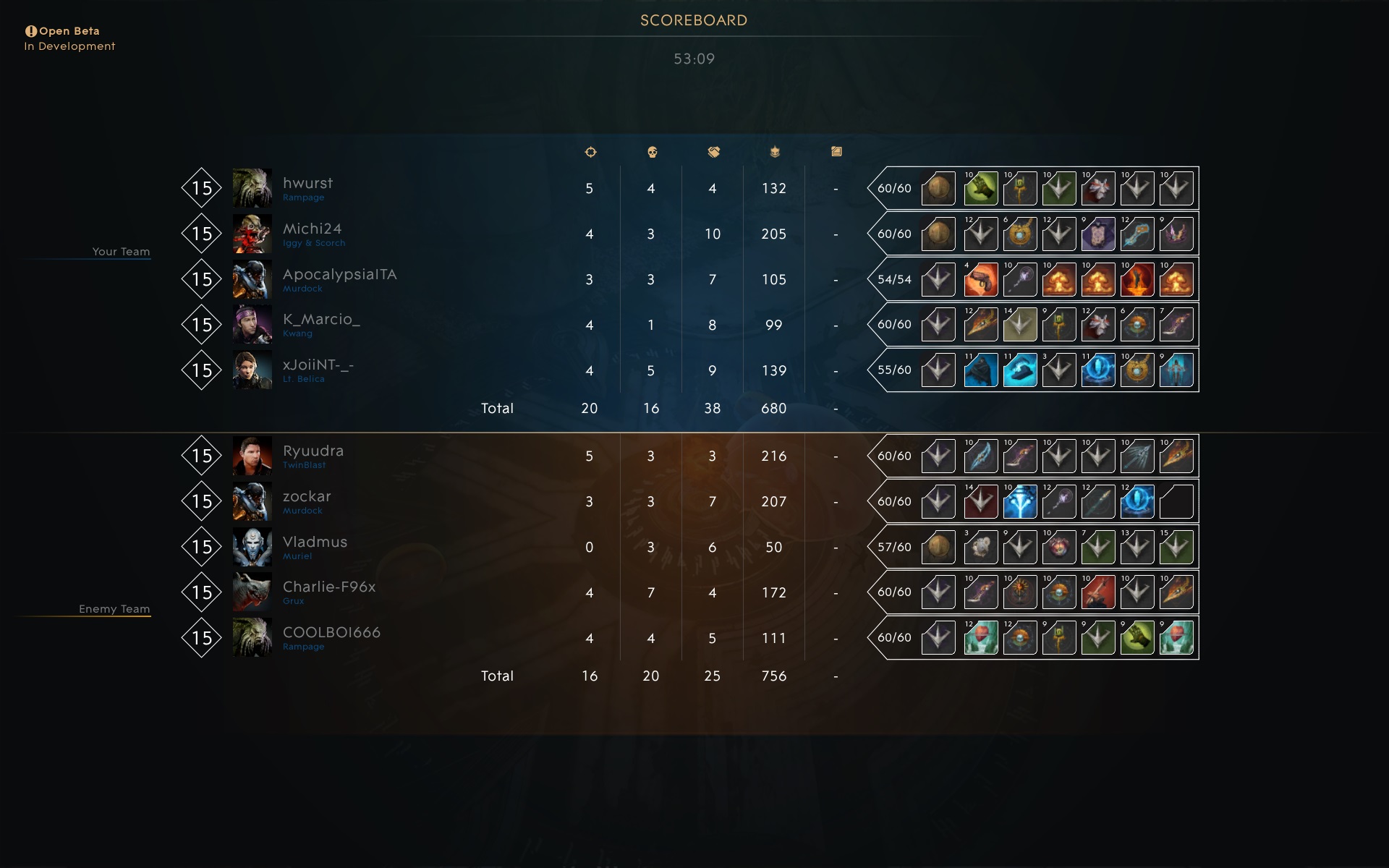The width and height of the screenshot is (1389, 868).
Task: Select zockar's Murdock scoreboard entry
Action: (x=307, y=497)
